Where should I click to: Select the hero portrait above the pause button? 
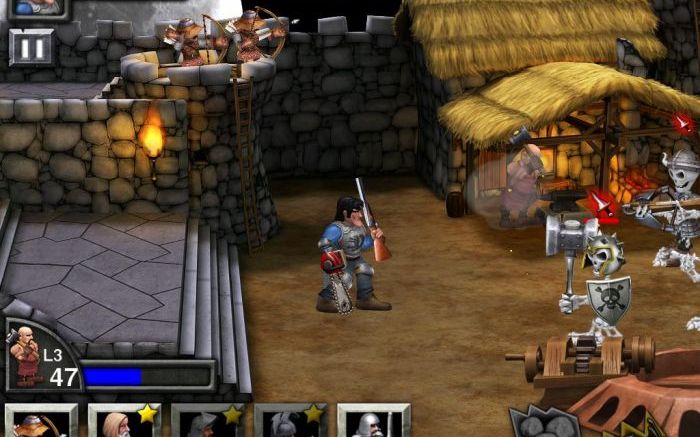click(34, 8)
